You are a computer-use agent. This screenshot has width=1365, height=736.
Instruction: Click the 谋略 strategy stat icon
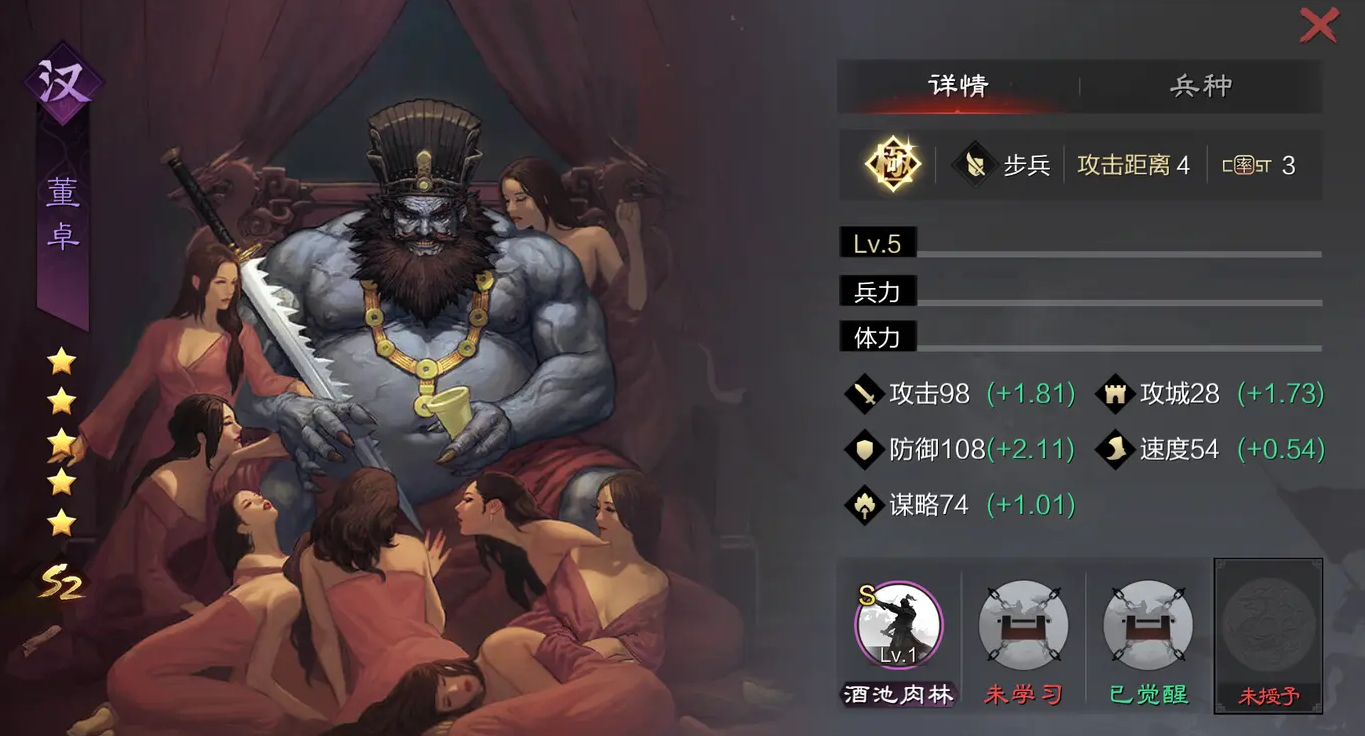862,505
